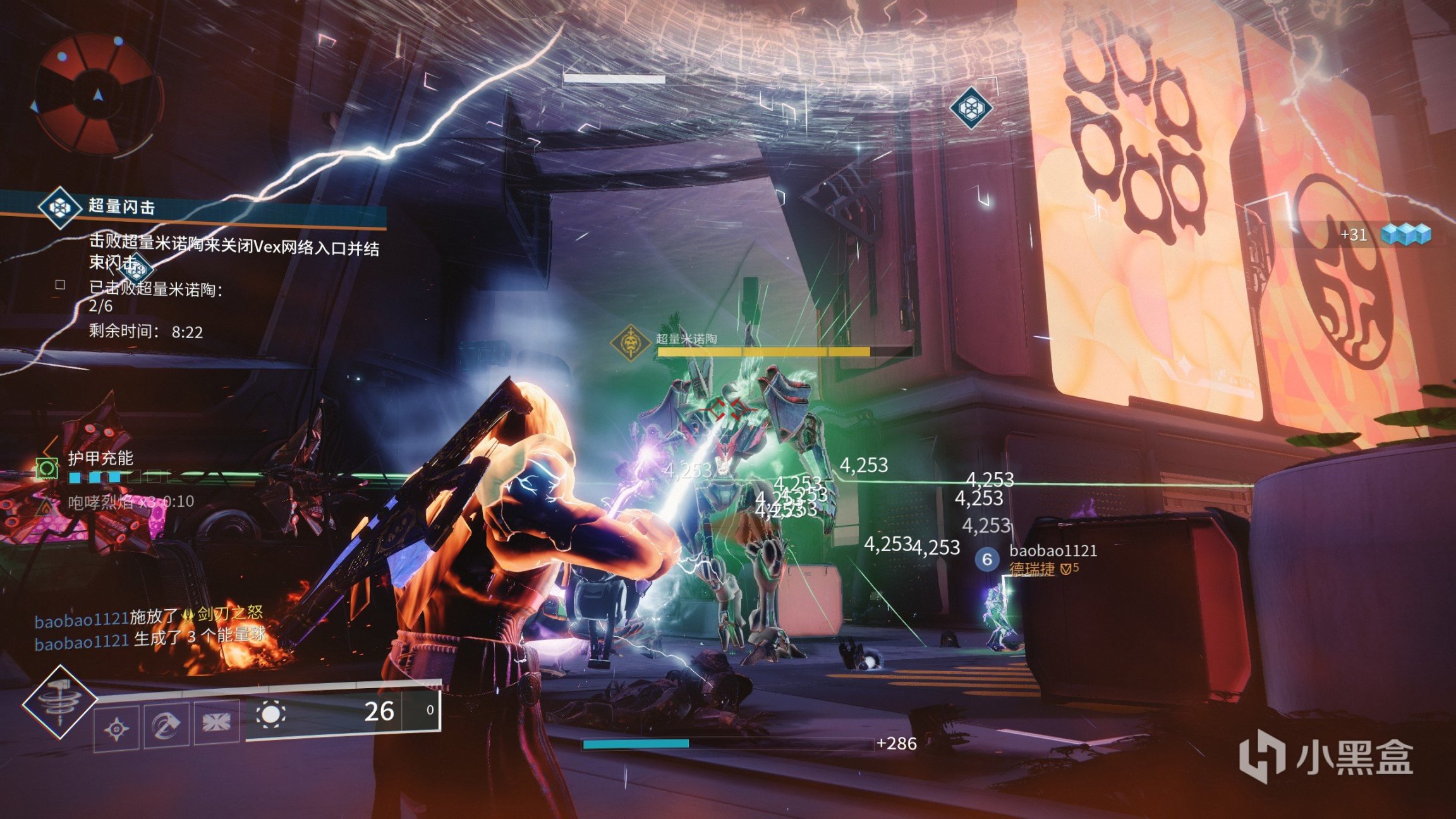1456x819 pixels.
Task: Toggle the 已击败超量米诺陶 objective checkbox
Action: coord(61,285)
